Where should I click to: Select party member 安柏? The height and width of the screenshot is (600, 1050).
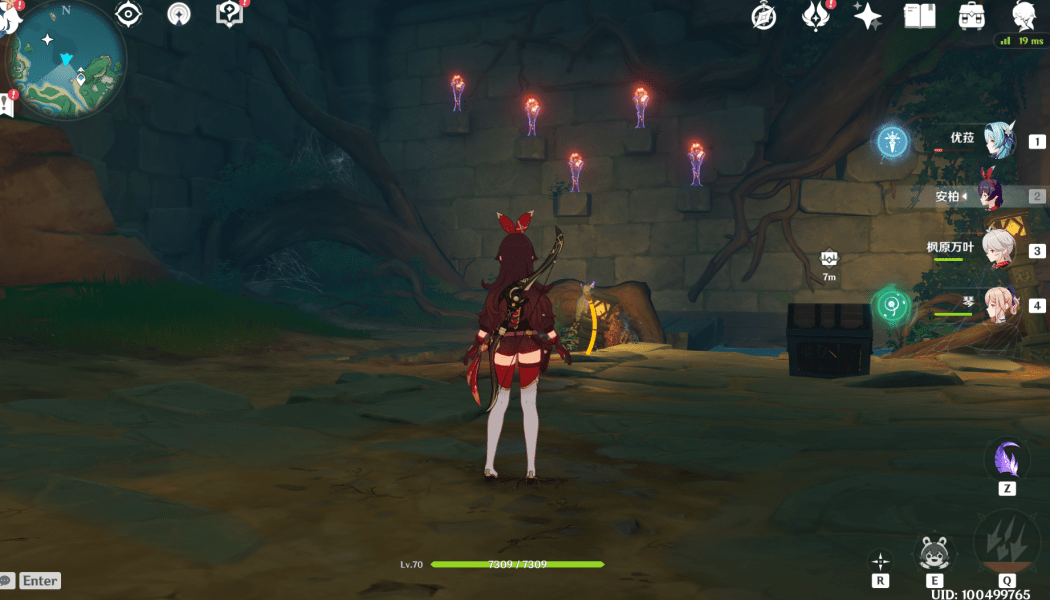[998, 197]
